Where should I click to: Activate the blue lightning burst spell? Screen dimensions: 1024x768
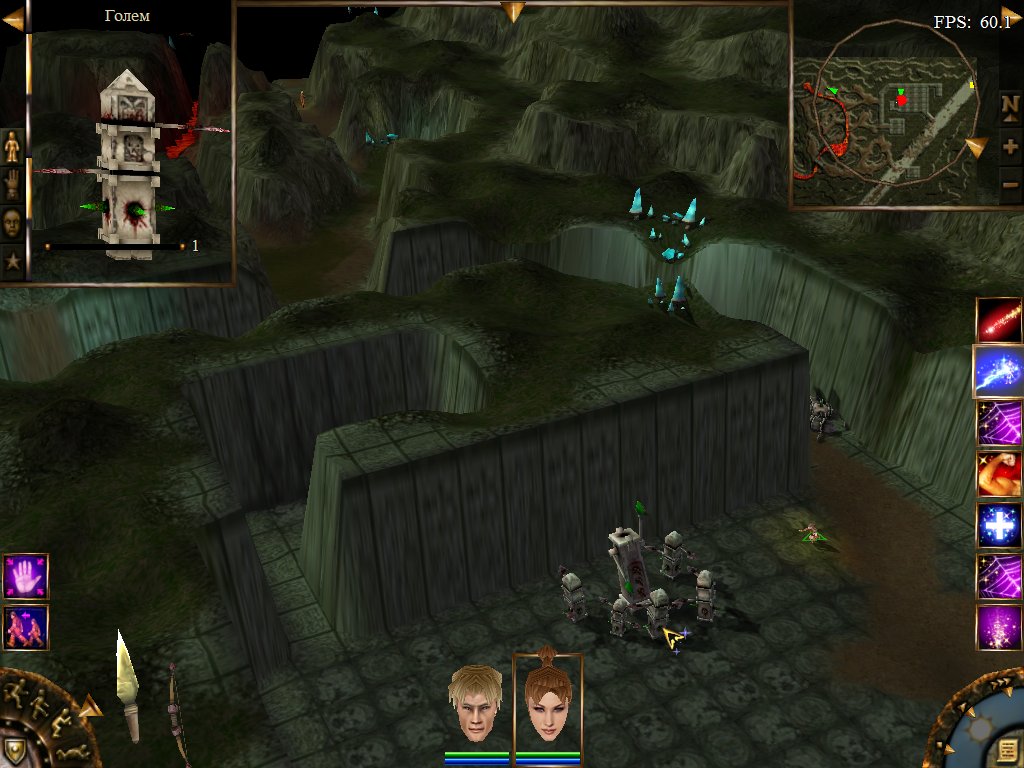[999, 372]
